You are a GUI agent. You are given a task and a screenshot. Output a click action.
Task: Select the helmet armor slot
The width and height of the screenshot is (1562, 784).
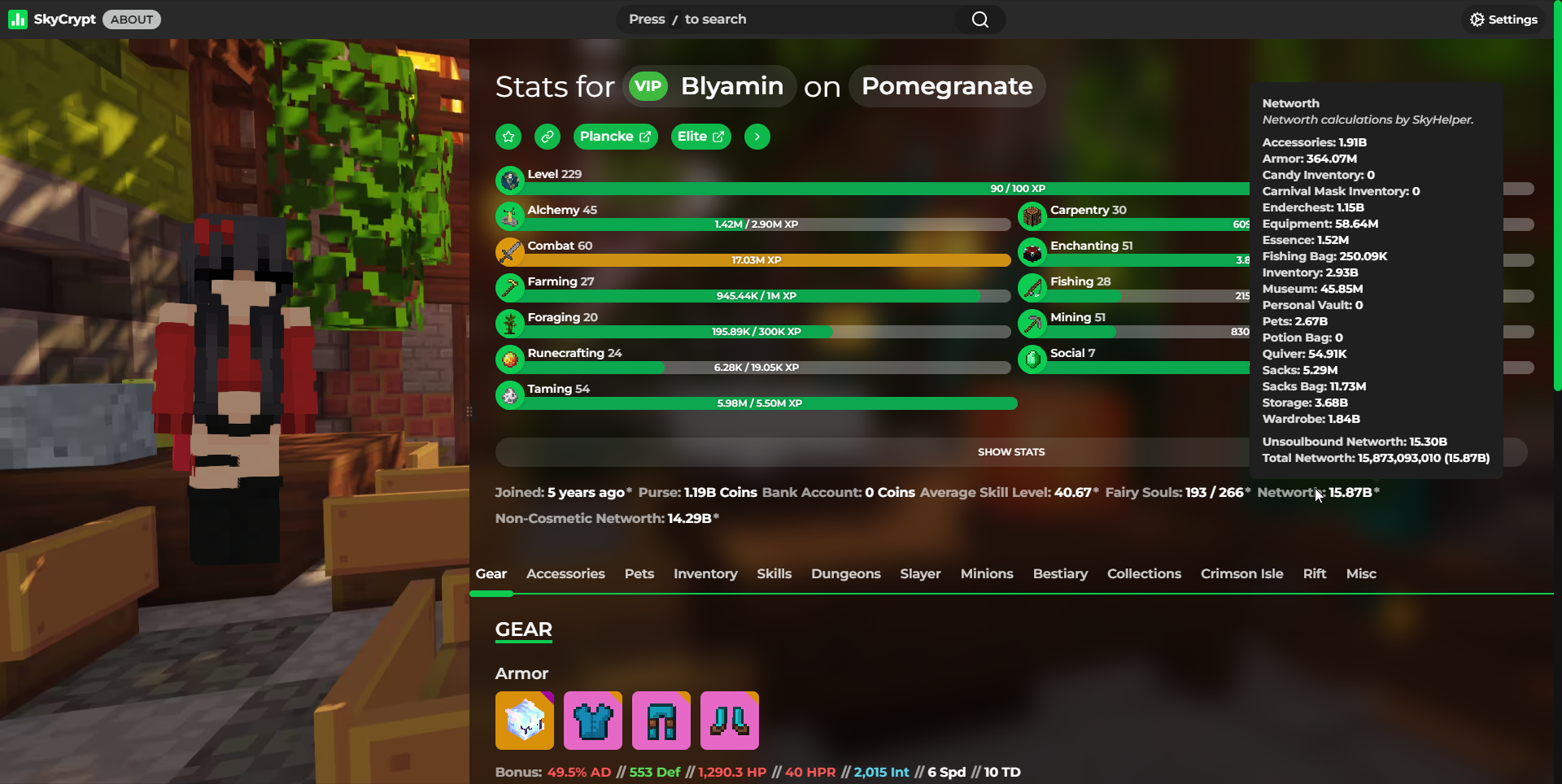coord(525,721)
